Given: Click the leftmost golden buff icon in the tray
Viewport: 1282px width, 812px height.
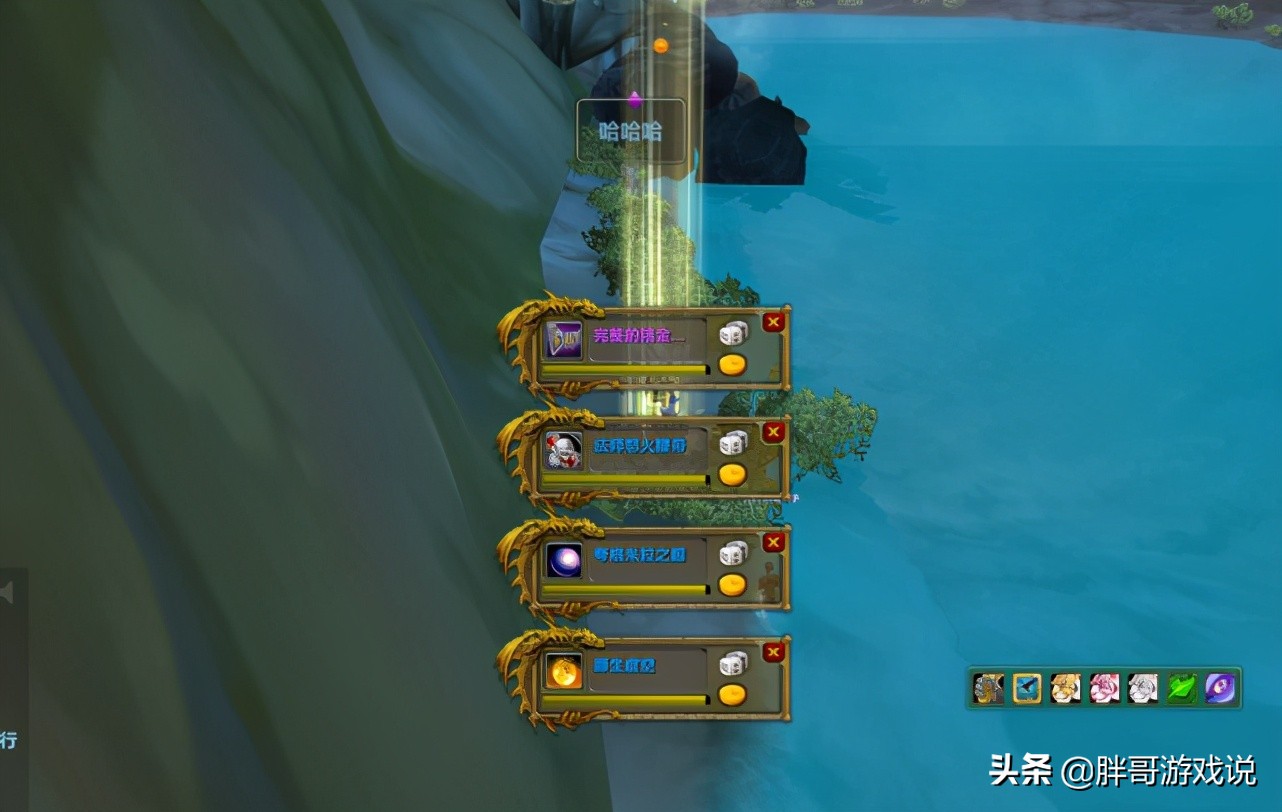Looking at the screenshot, I should 988,687.
